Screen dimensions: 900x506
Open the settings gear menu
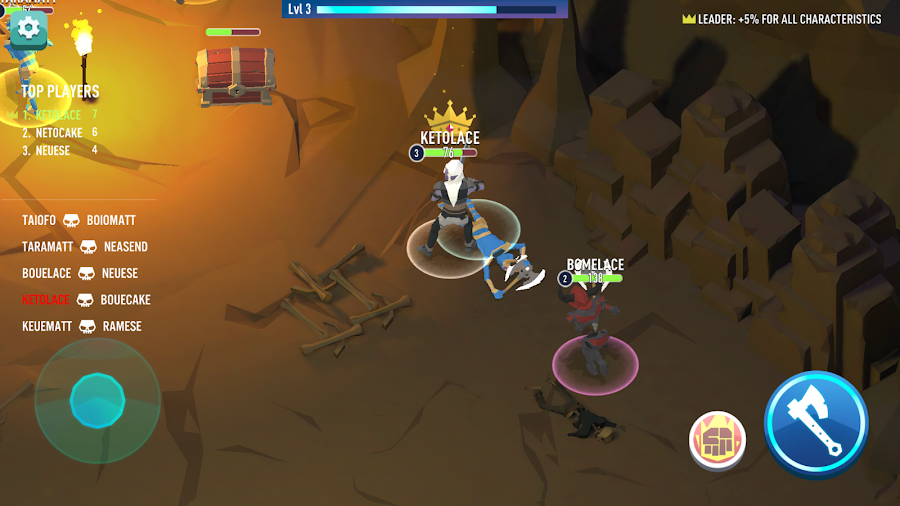pos(28,28)
